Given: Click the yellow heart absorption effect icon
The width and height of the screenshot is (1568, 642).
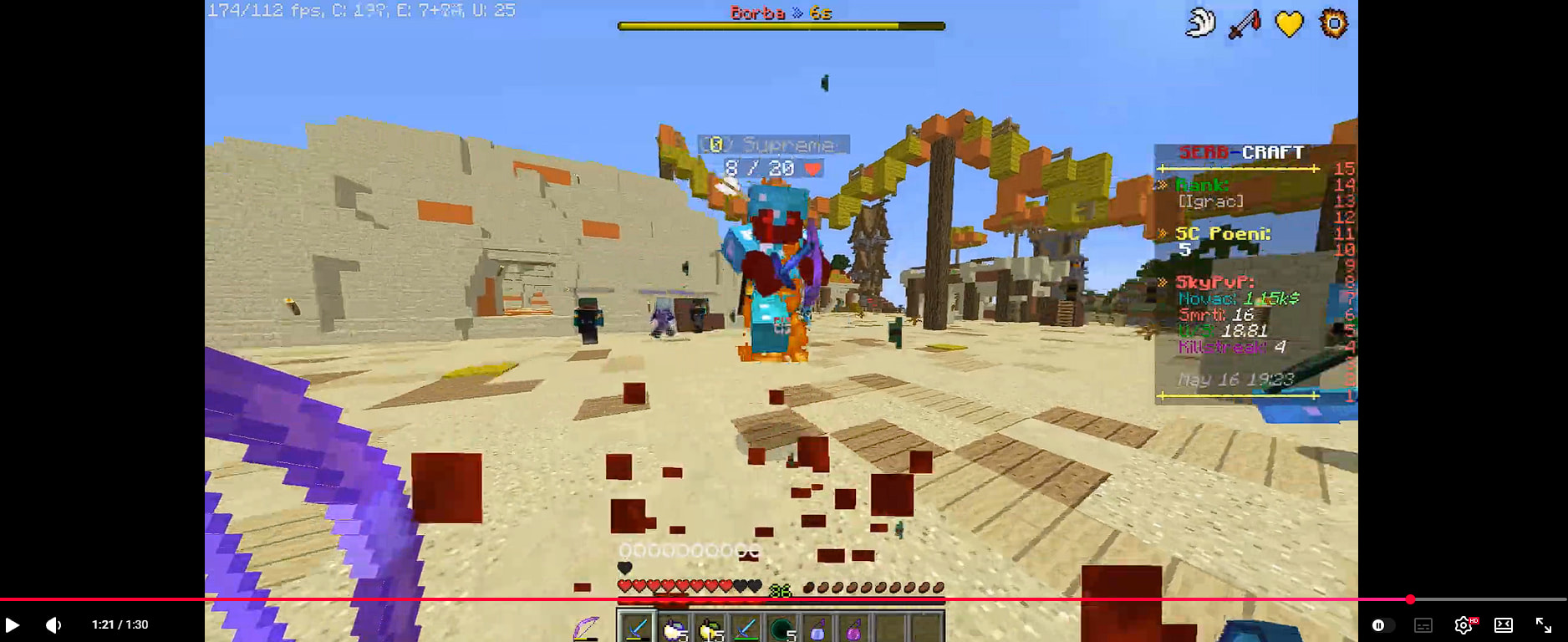Looking at the screenshot, I should click(x=1289, y=23).
